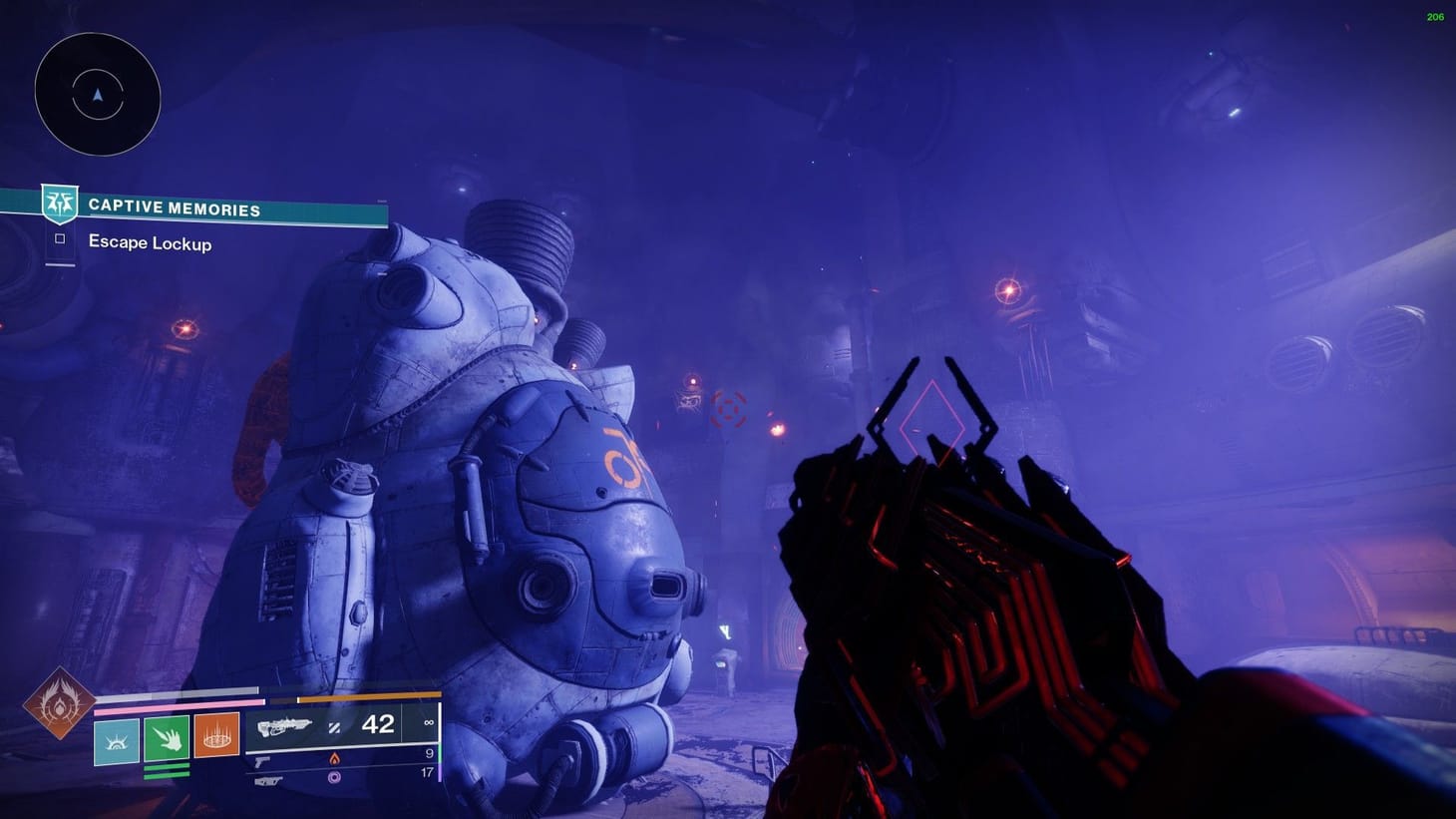Click the solar burn icon beside the sidearm
The height and width of the screenshot is (819, 1456).
[x=333, y=758]
